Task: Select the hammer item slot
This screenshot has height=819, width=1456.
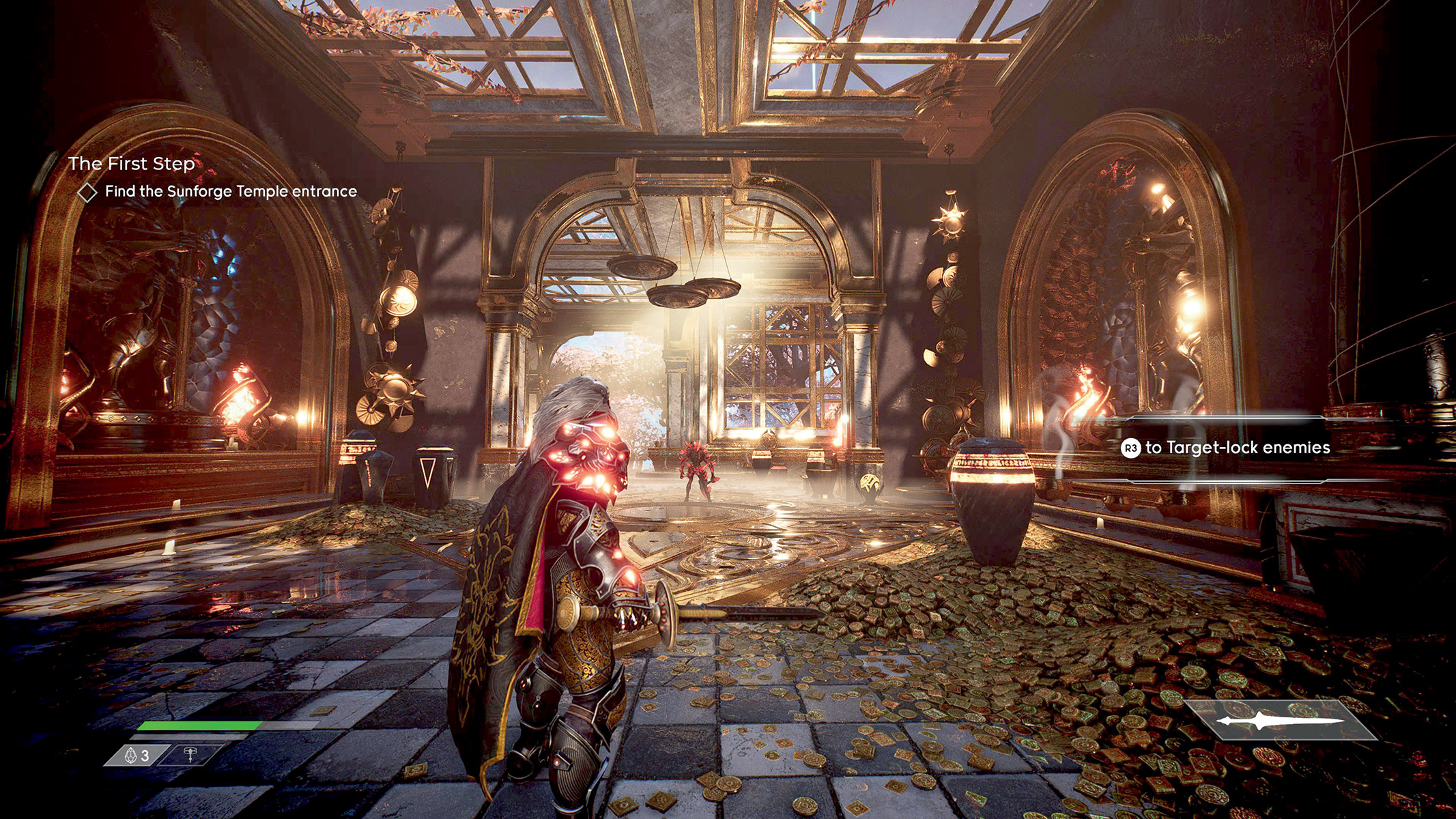Action: coord(190,754)
